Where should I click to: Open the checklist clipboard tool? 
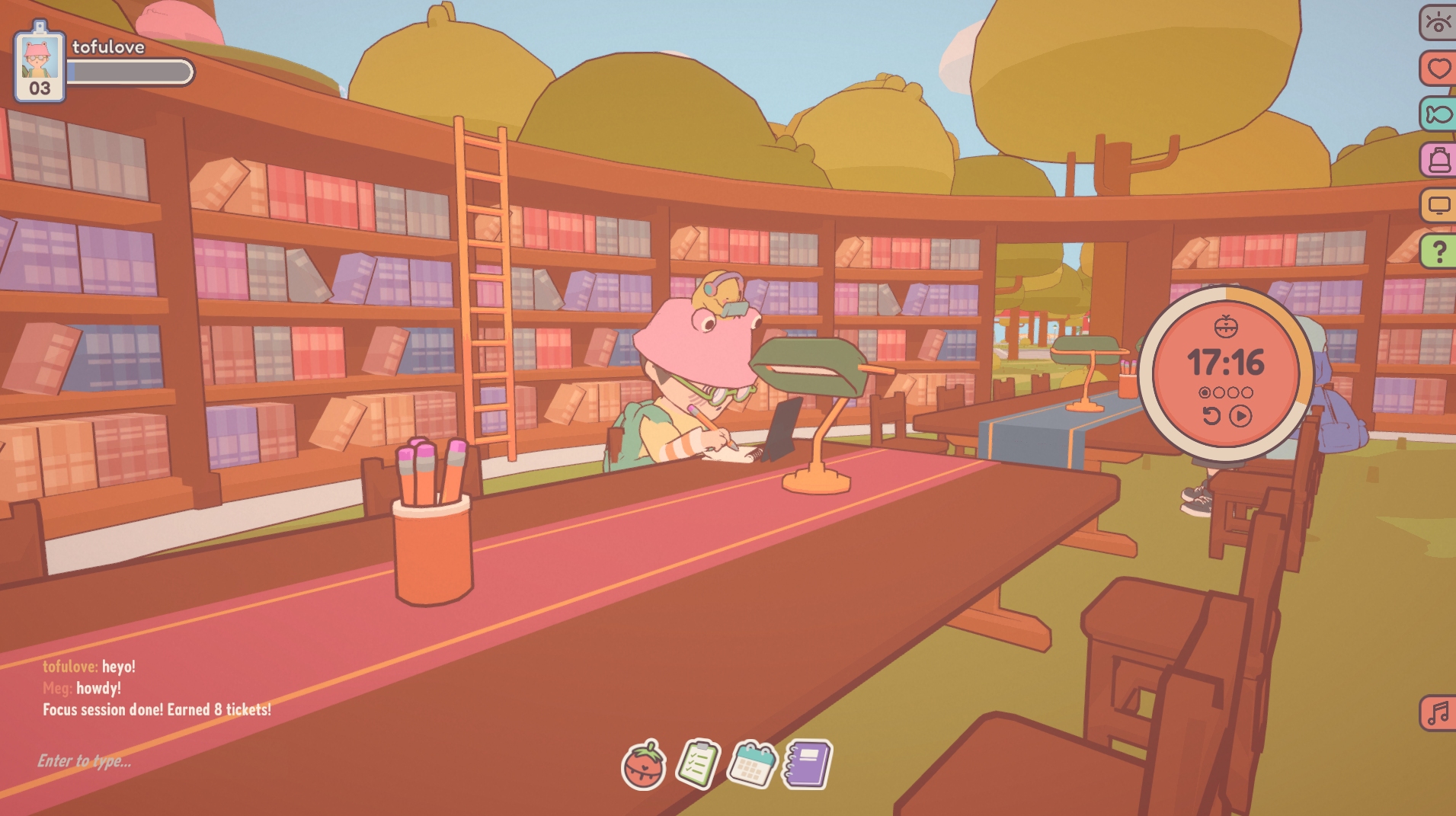[698, 763]
